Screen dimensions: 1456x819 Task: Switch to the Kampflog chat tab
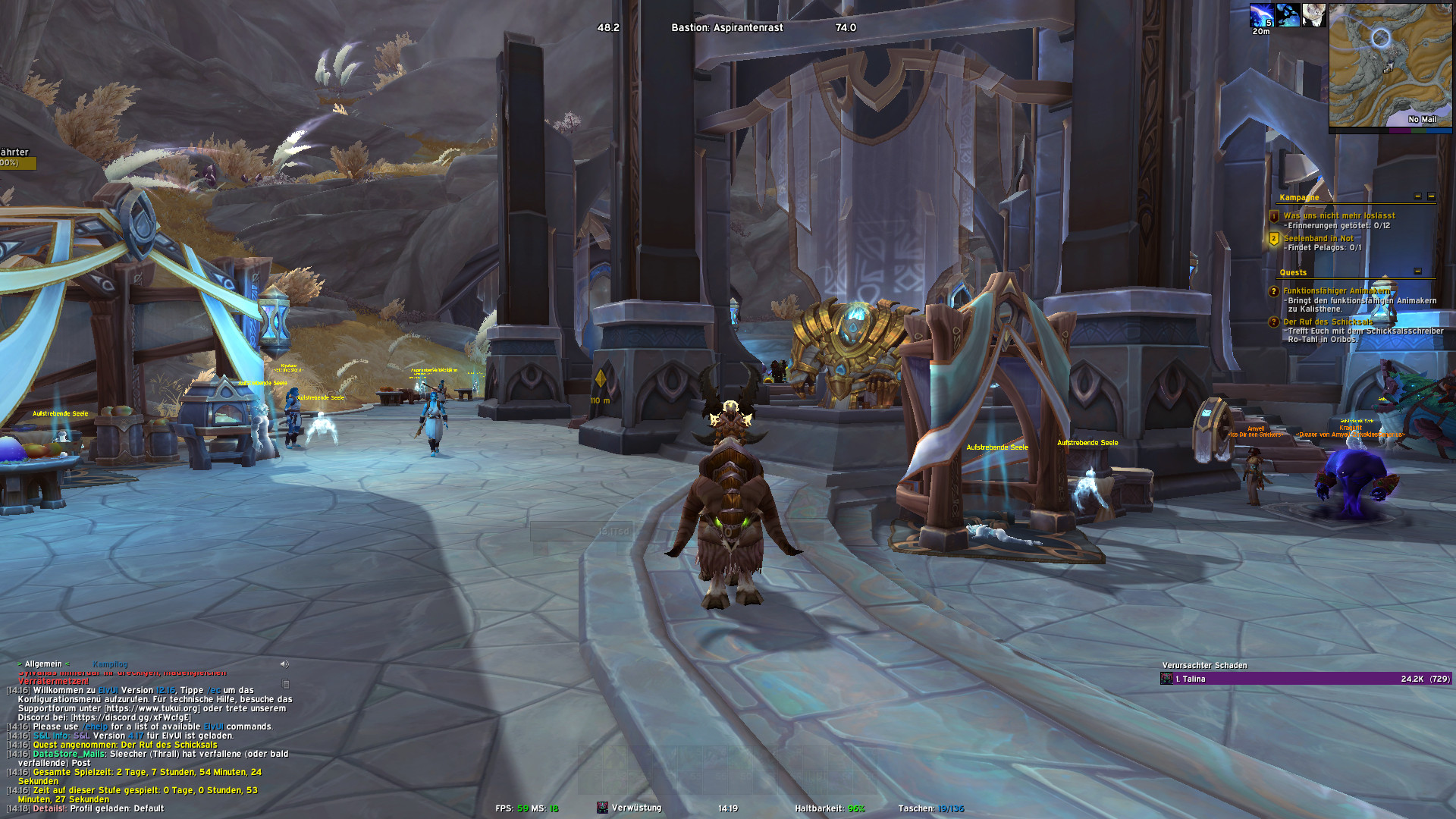110,664
